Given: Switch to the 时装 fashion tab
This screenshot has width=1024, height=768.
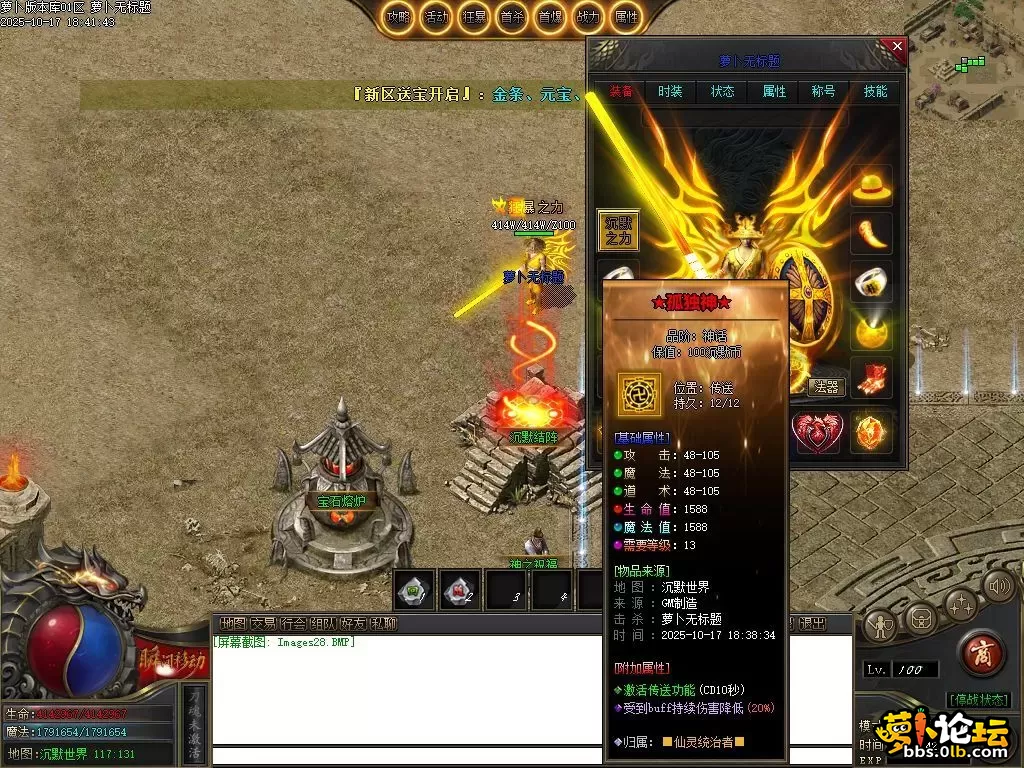Looking at the screenshot, I should (671, 91).
